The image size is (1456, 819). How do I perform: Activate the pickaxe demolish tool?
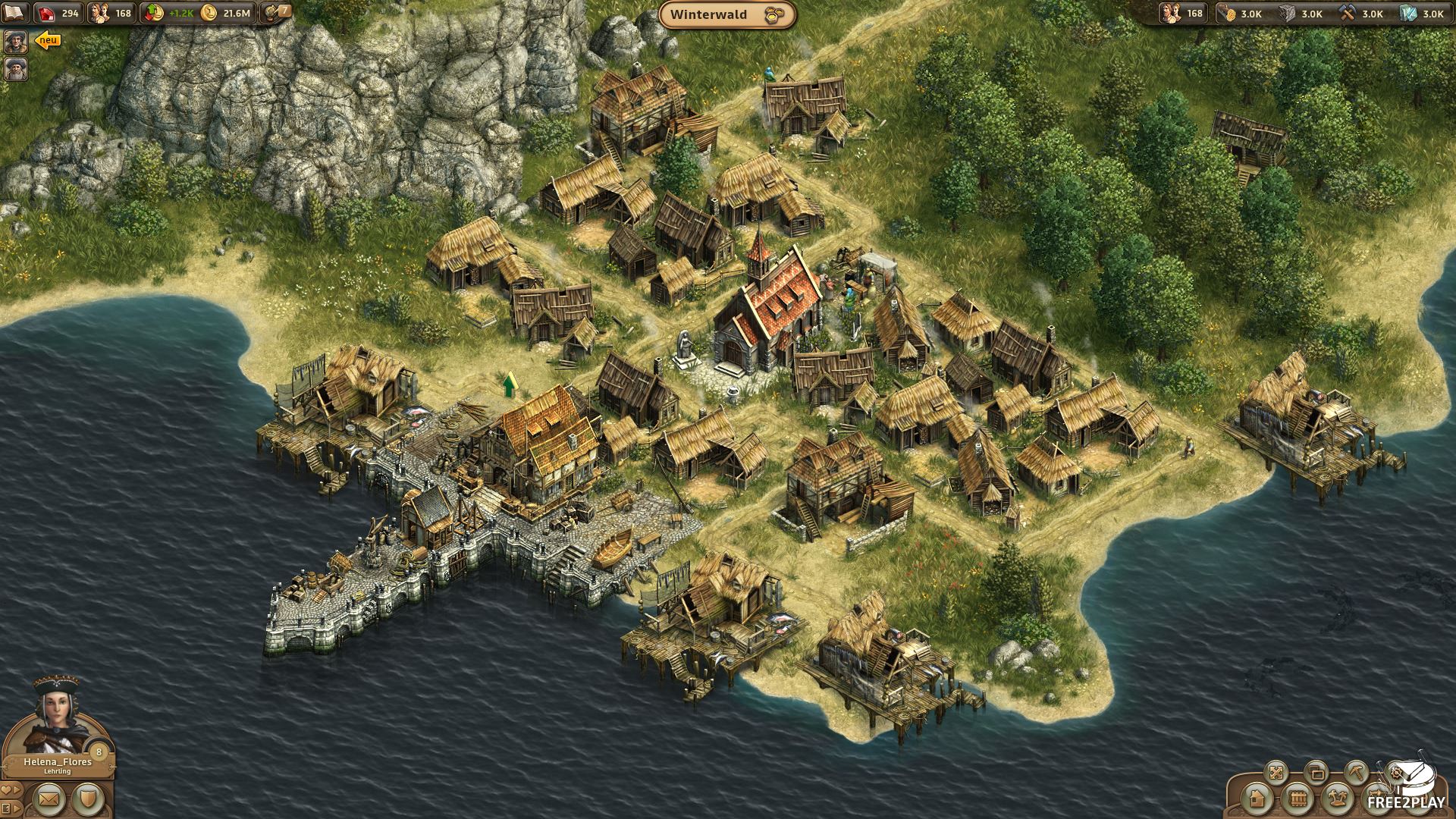pos(1356,773)
